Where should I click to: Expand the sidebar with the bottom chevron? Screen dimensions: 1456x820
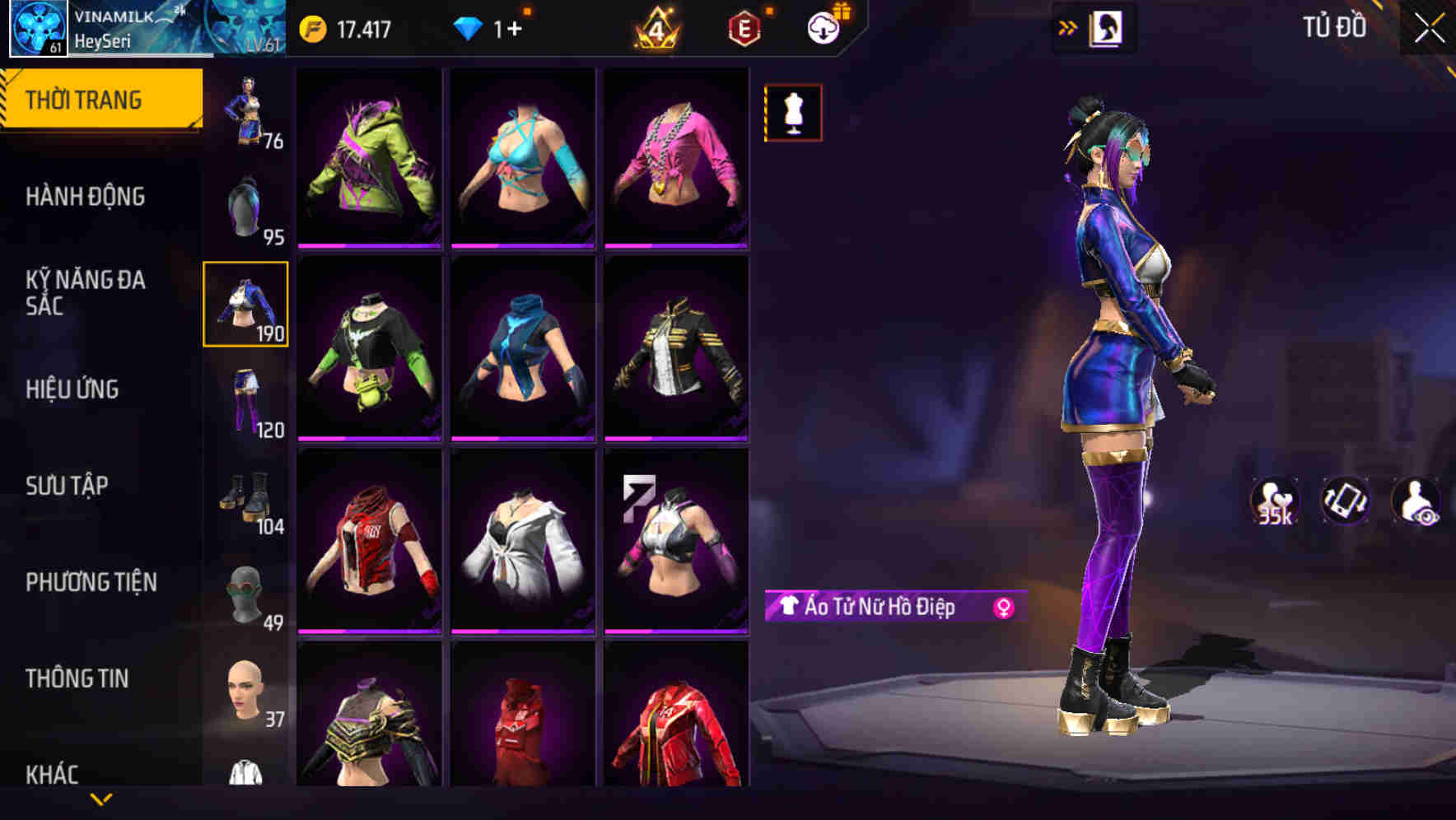(99, 800)
